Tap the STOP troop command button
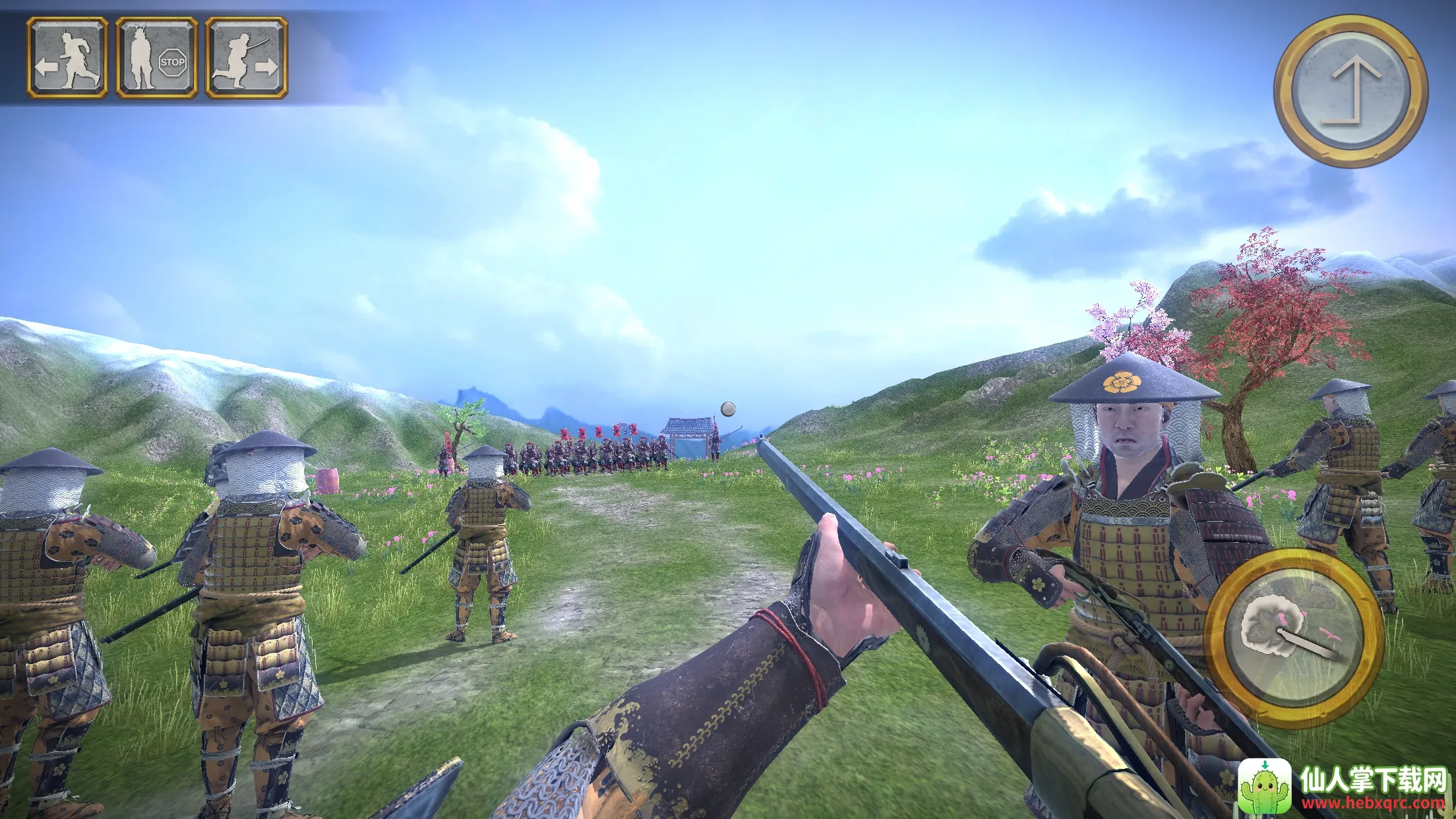 pos(157,58)
